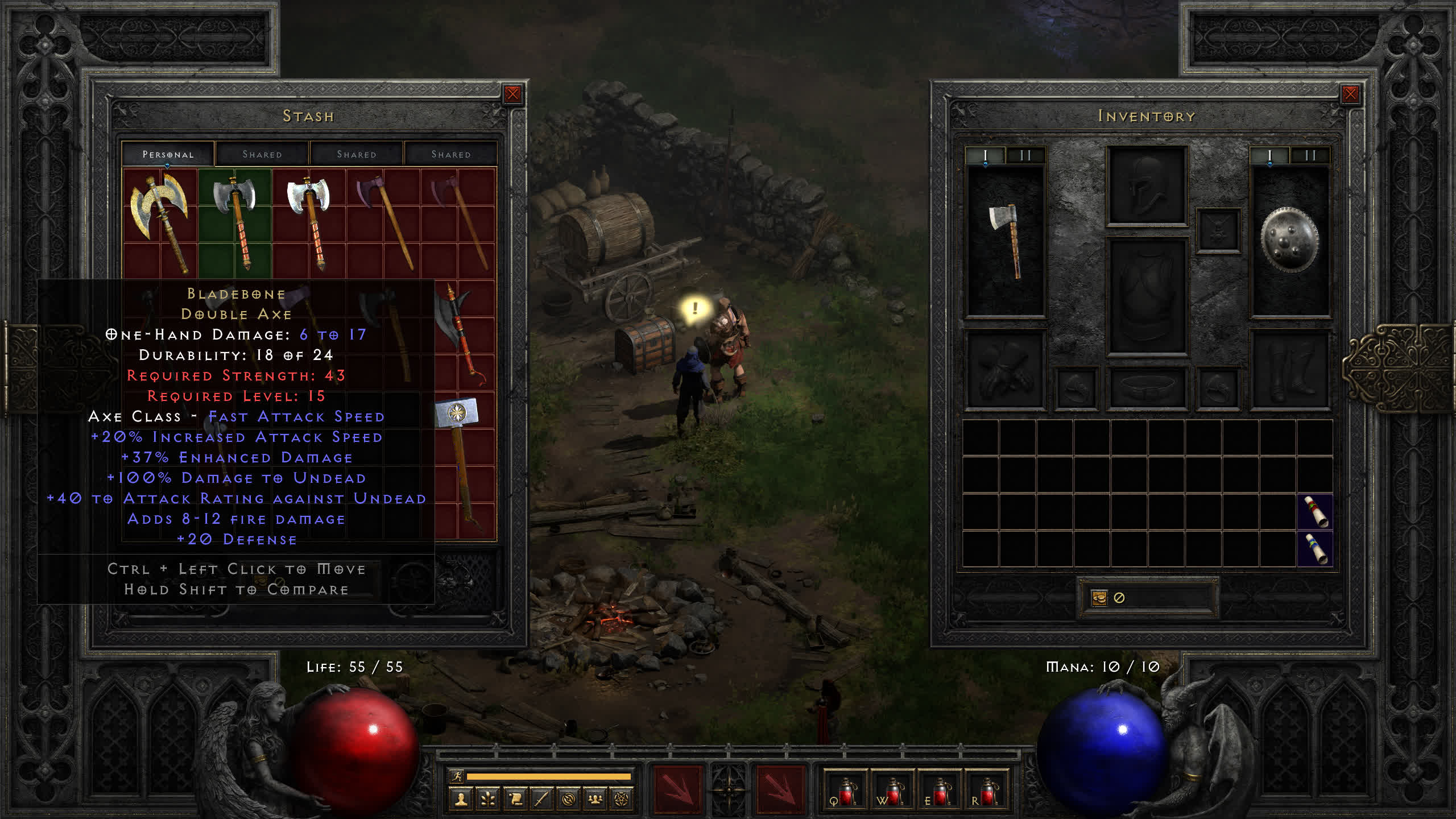The height and width of the screenshot is (819, 1456).
Task: Open the character screen bust icon
Action: pyautogui.click(x=461, y=800)
